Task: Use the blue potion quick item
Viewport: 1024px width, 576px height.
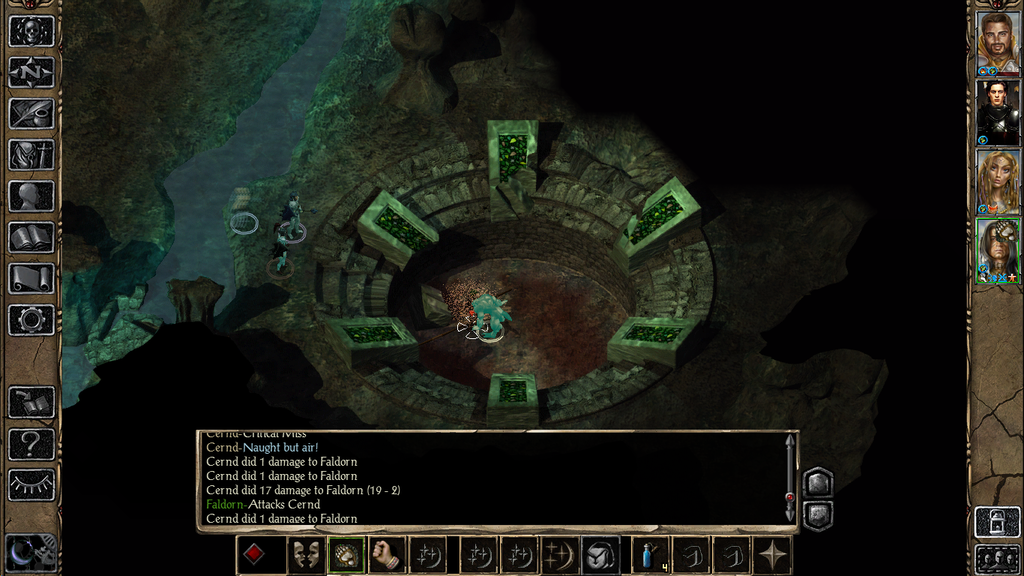Action: click(649, 555)
